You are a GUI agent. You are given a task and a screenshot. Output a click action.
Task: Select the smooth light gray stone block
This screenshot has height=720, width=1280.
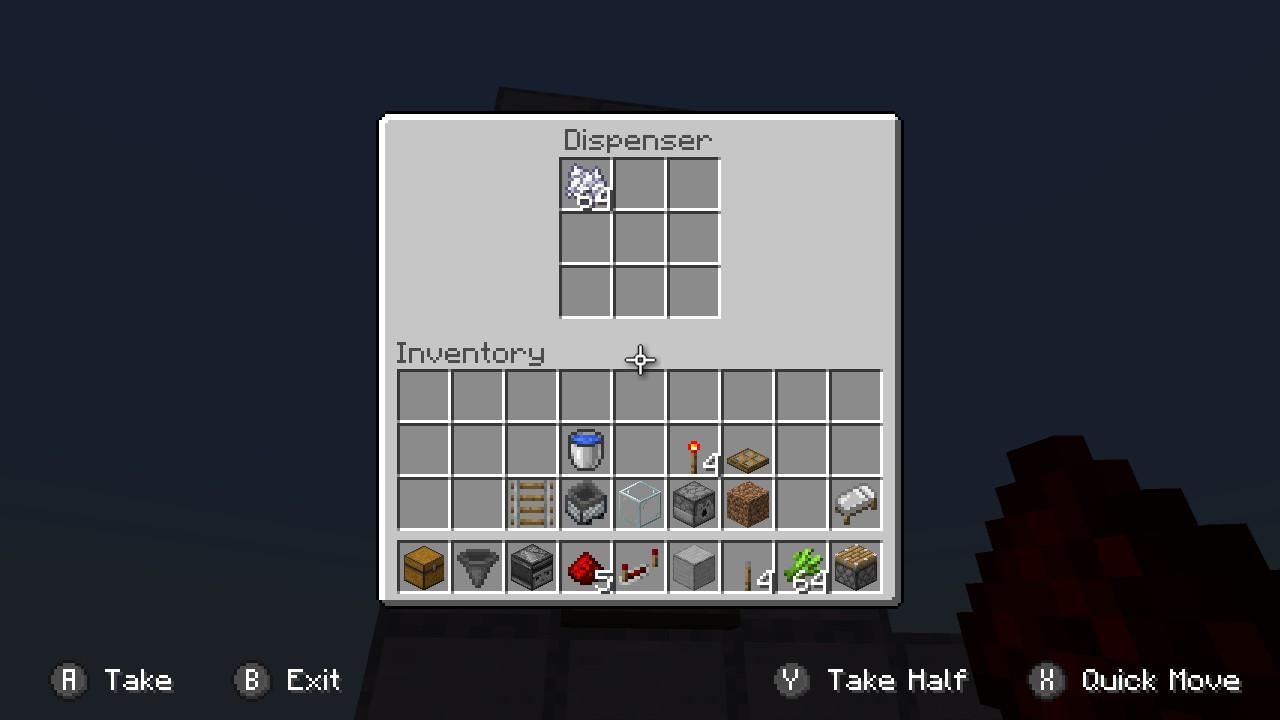coord(694,568)
